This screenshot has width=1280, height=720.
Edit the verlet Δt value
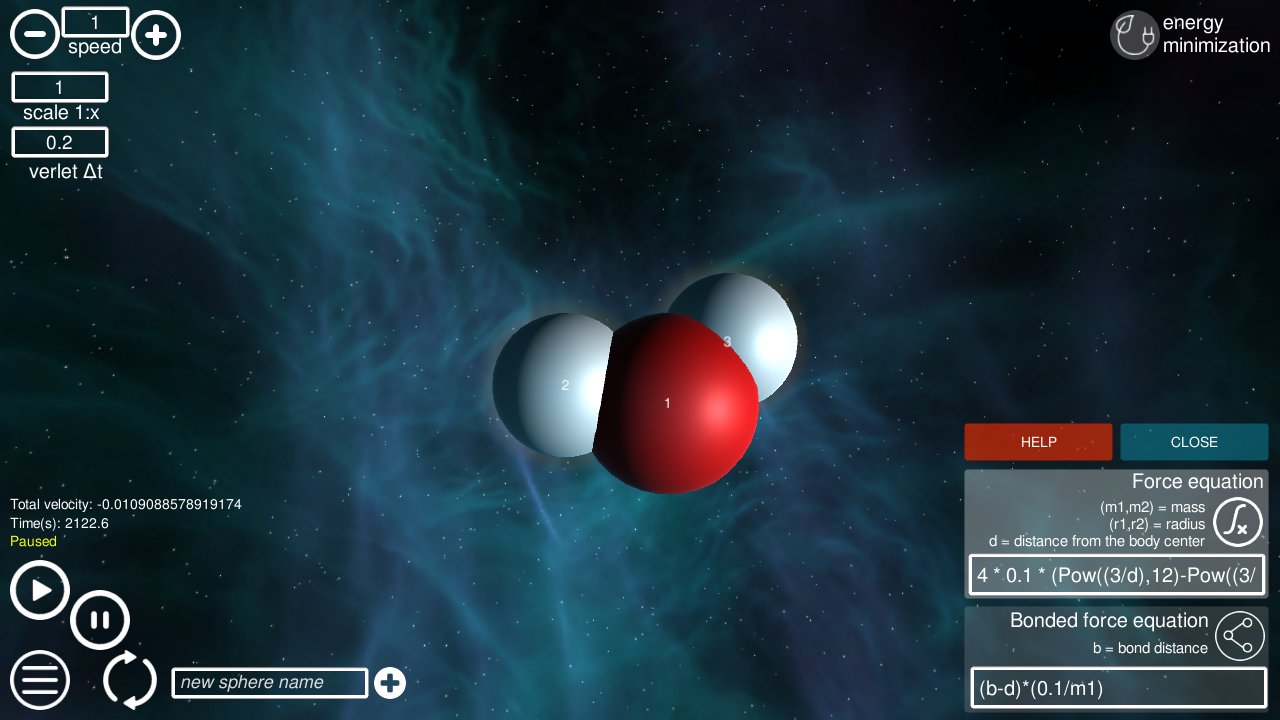59,142
